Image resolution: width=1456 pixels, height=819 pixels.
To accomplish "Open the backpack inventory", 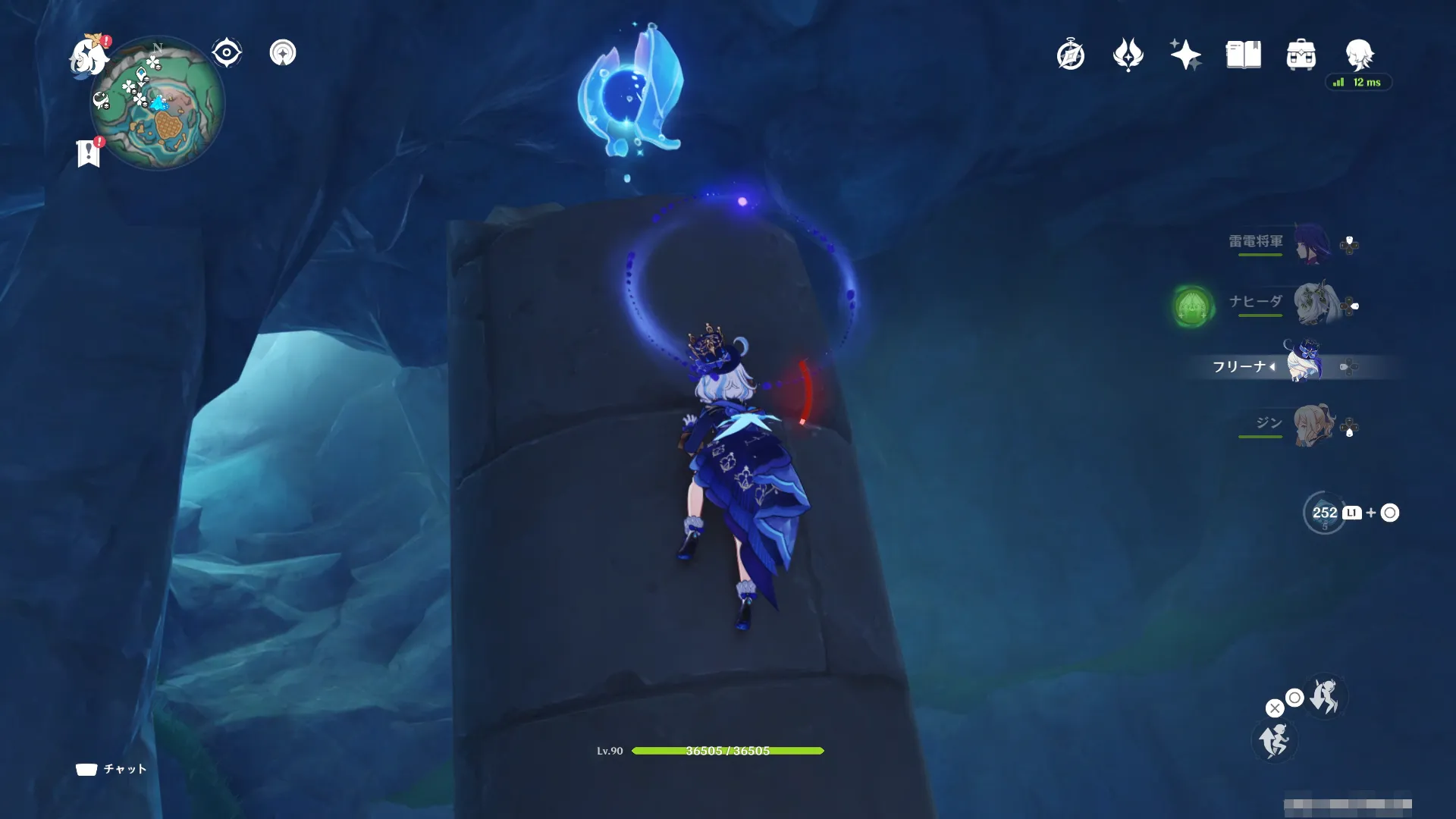I will click(1301, 55).
